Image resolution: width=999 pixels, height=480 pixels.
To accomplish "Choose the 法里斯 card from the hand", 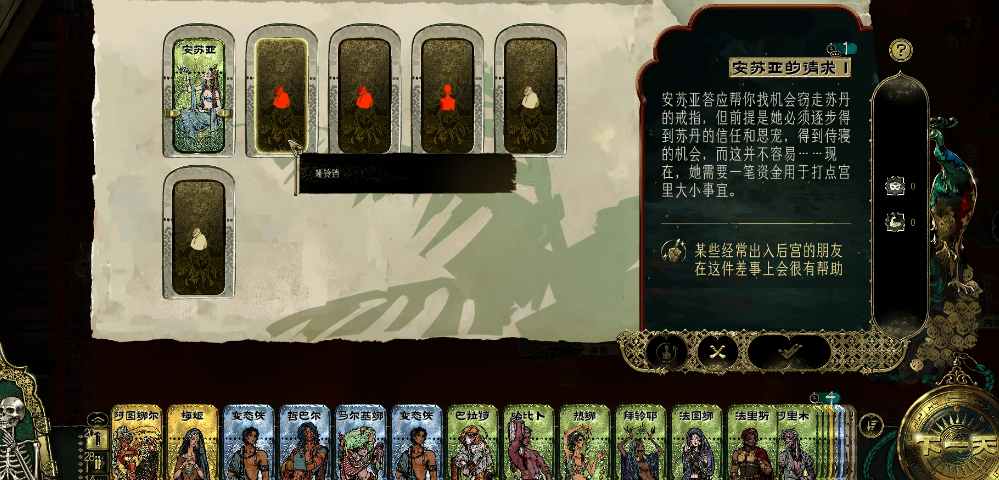I will (x=751, y=445).
